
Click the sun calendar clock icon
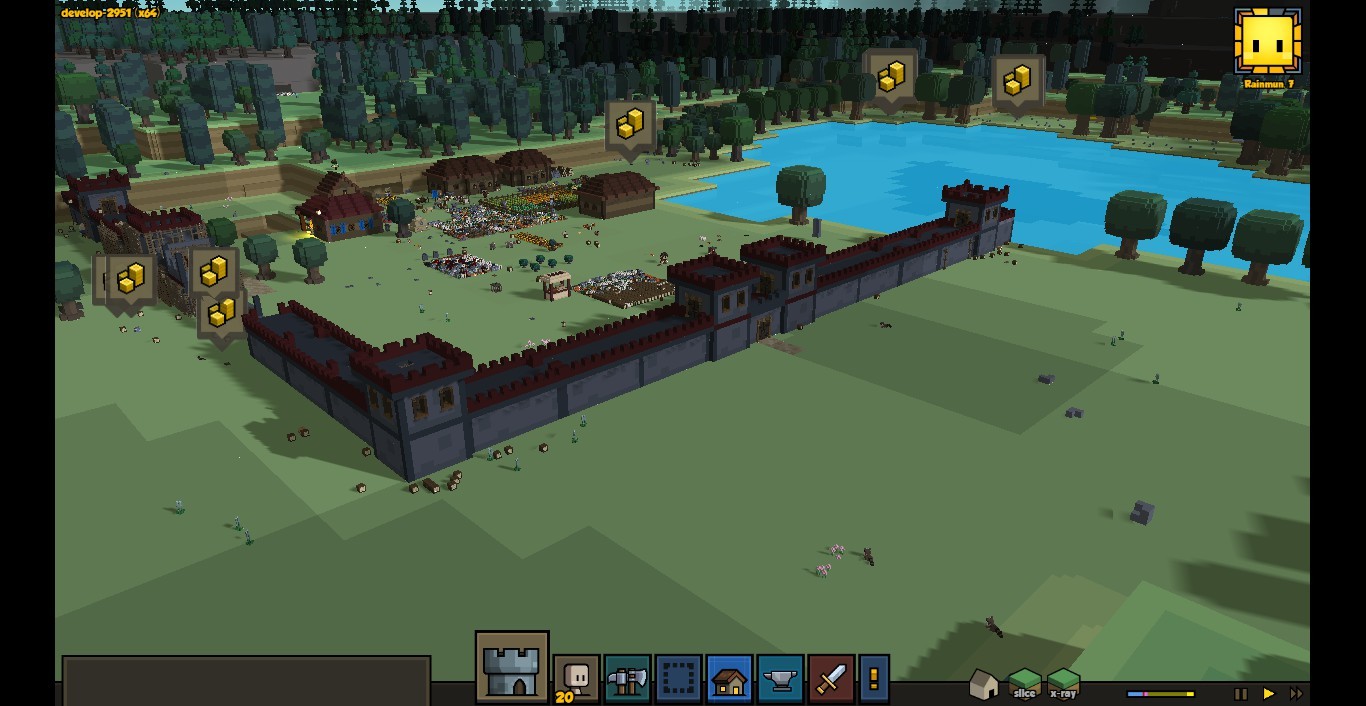click(1268, 42)
